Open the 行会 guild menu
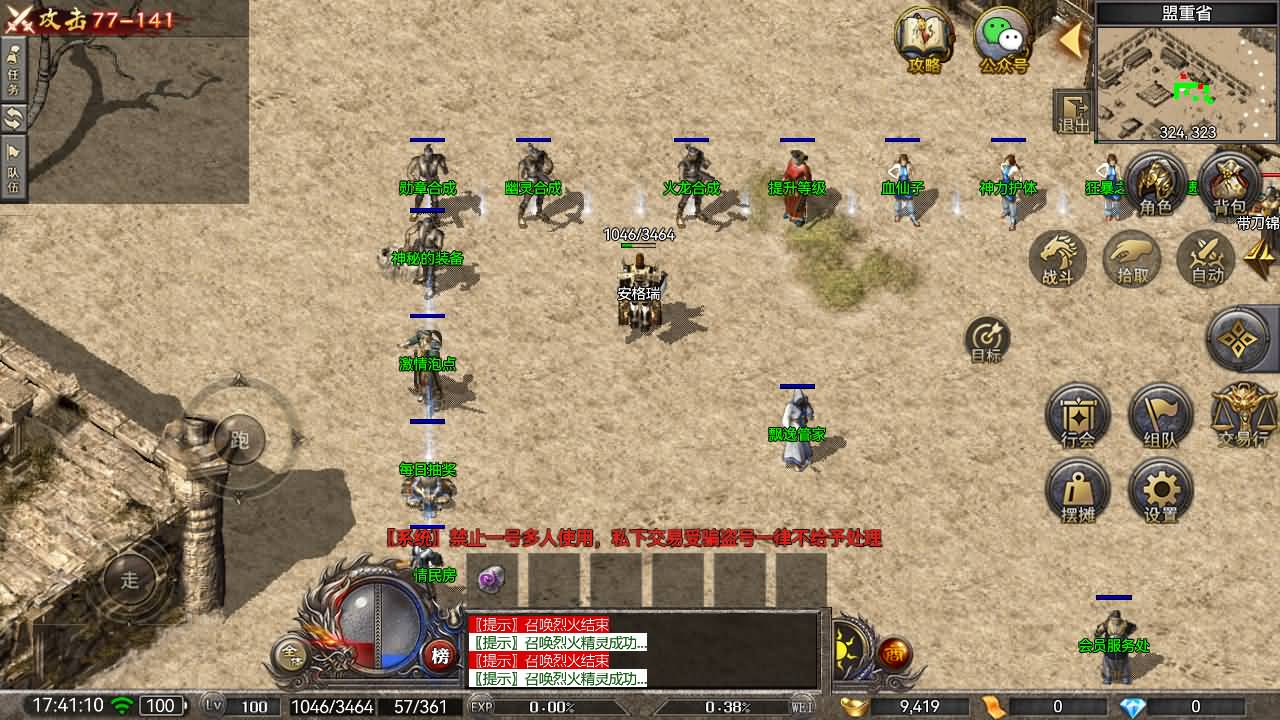This screenshot has width=1280, height=720. point(1078,416)
